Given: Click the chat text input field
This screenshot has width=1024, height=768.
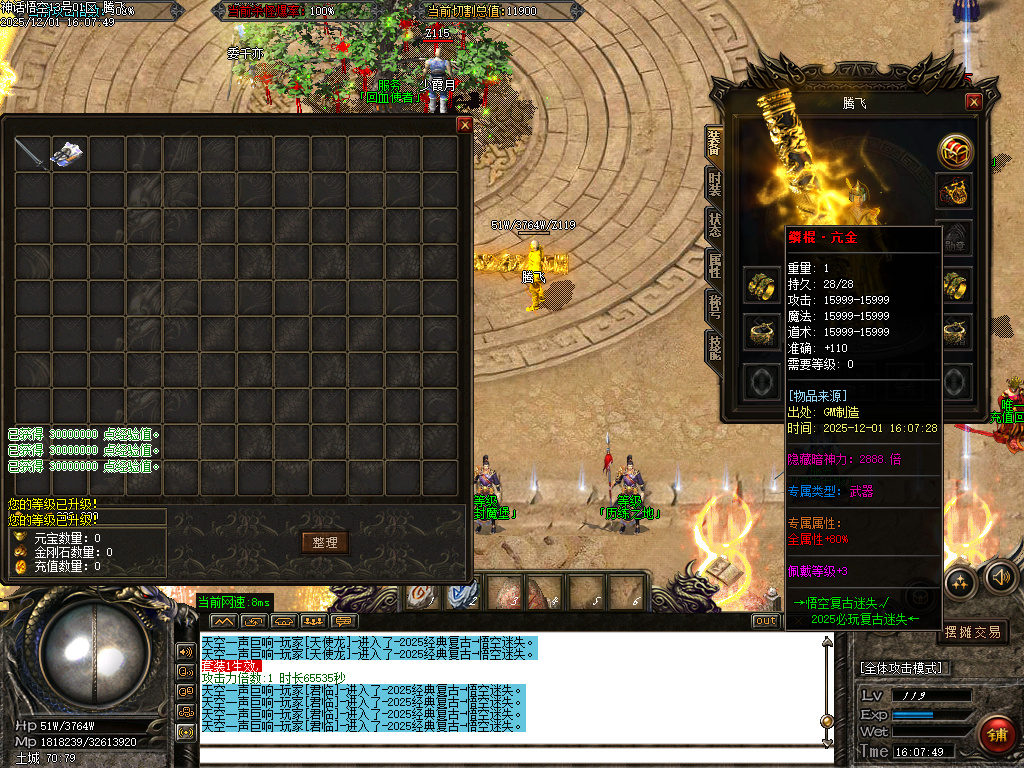Looking at the screenshot, I should pyautogui.click(x=510, y=756).
